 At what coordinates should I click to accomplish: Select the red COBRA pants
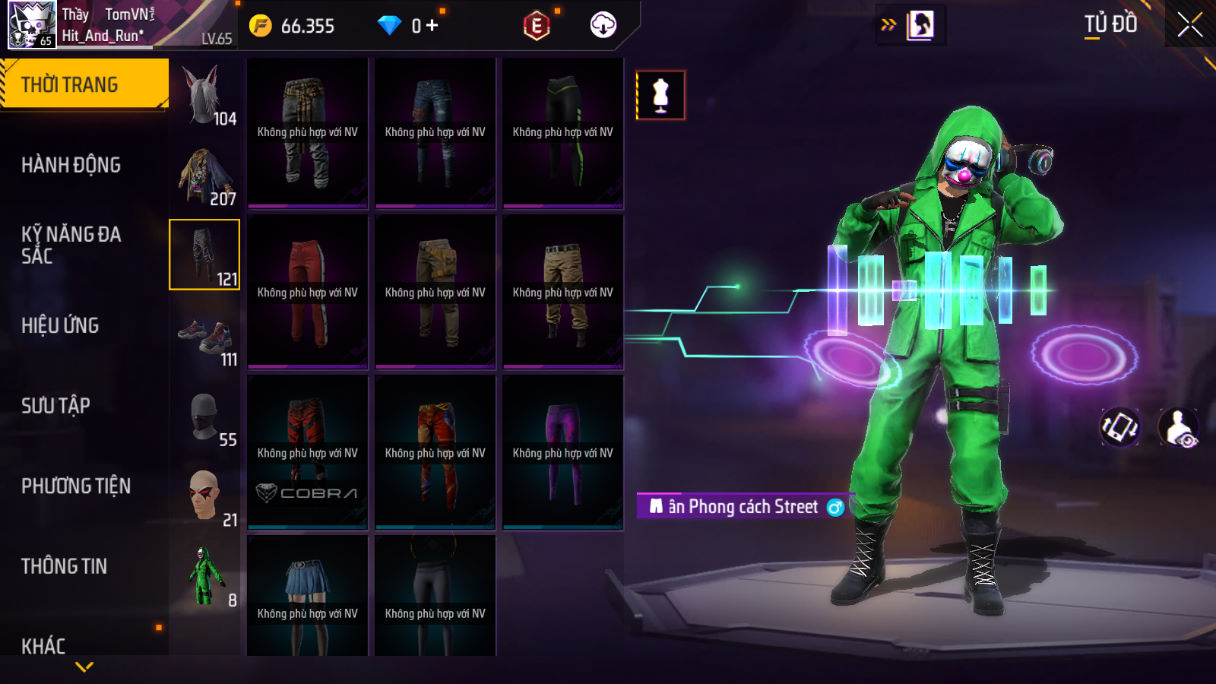(308, 451)
